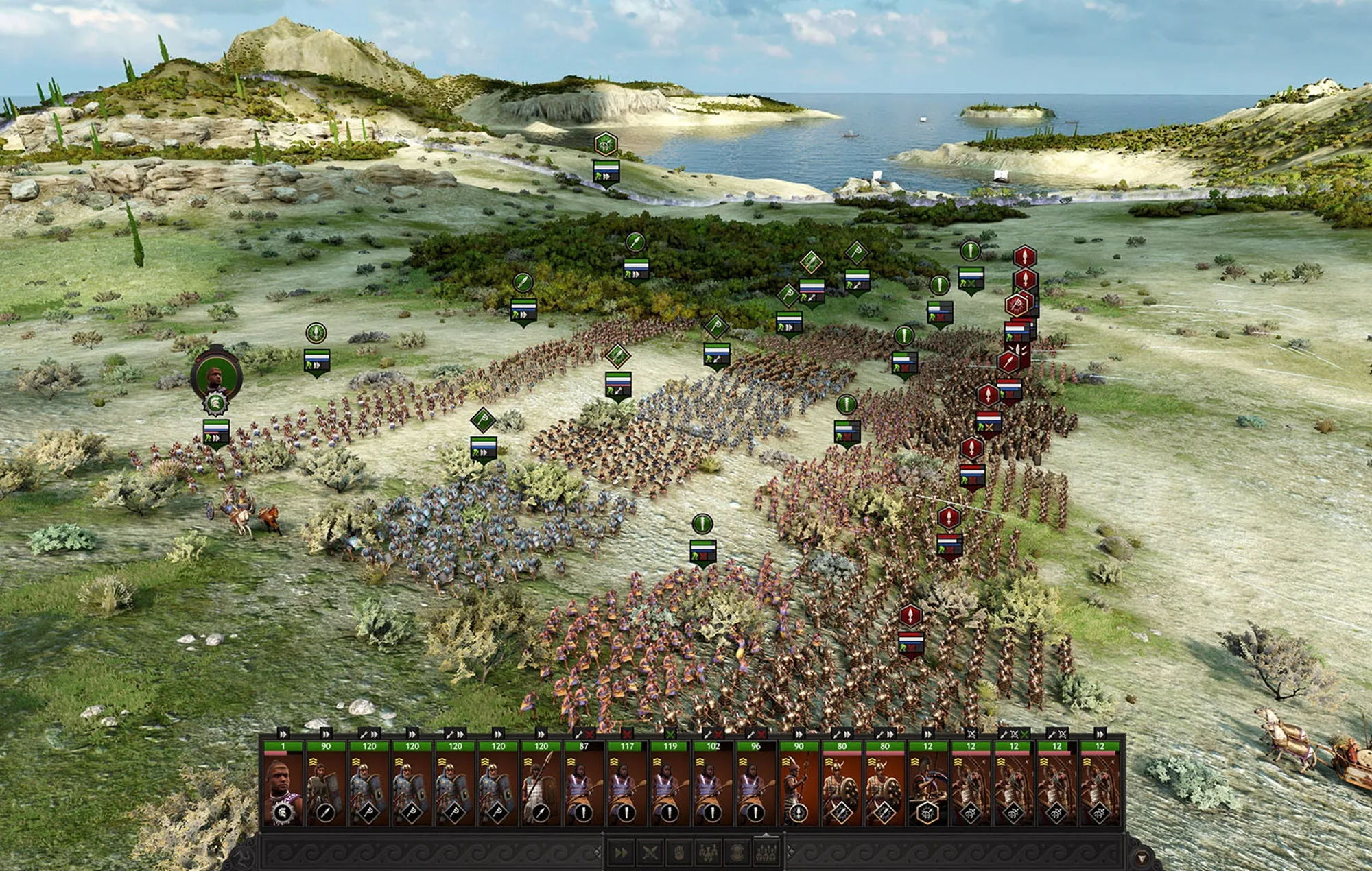Image resolution: width=1372 pixels, height=871 pixels.
Task: Toggle the run double-arrow button
Action: coord(621,852)
